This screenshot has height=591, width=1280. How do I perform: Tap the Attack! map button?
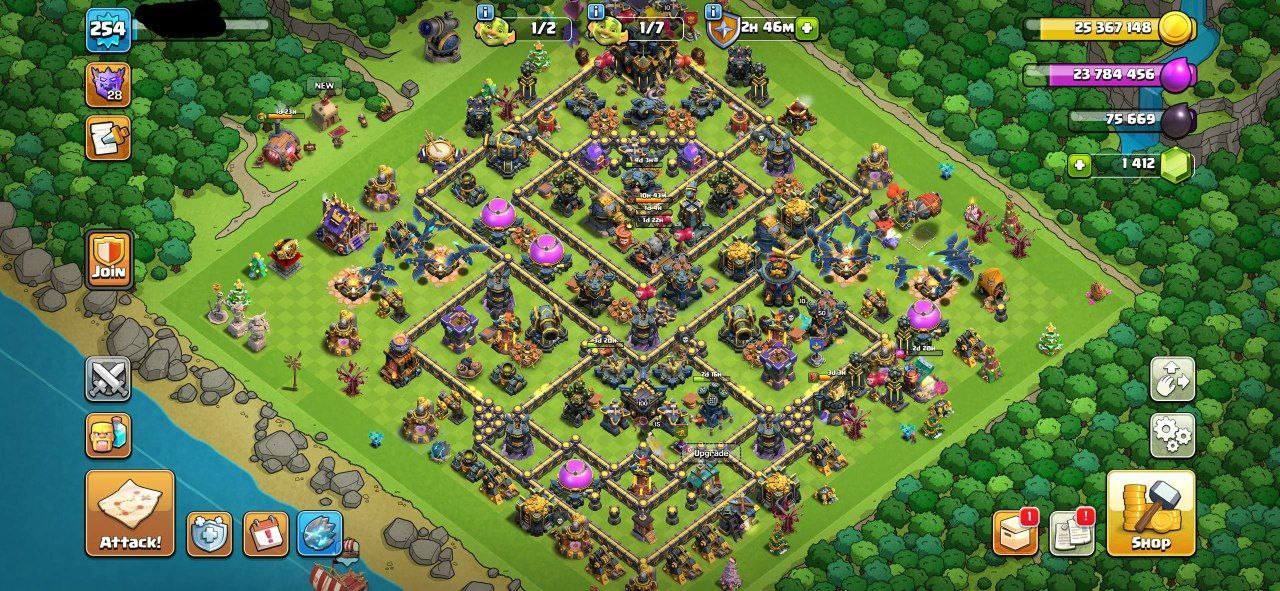[x=130, y=514]
